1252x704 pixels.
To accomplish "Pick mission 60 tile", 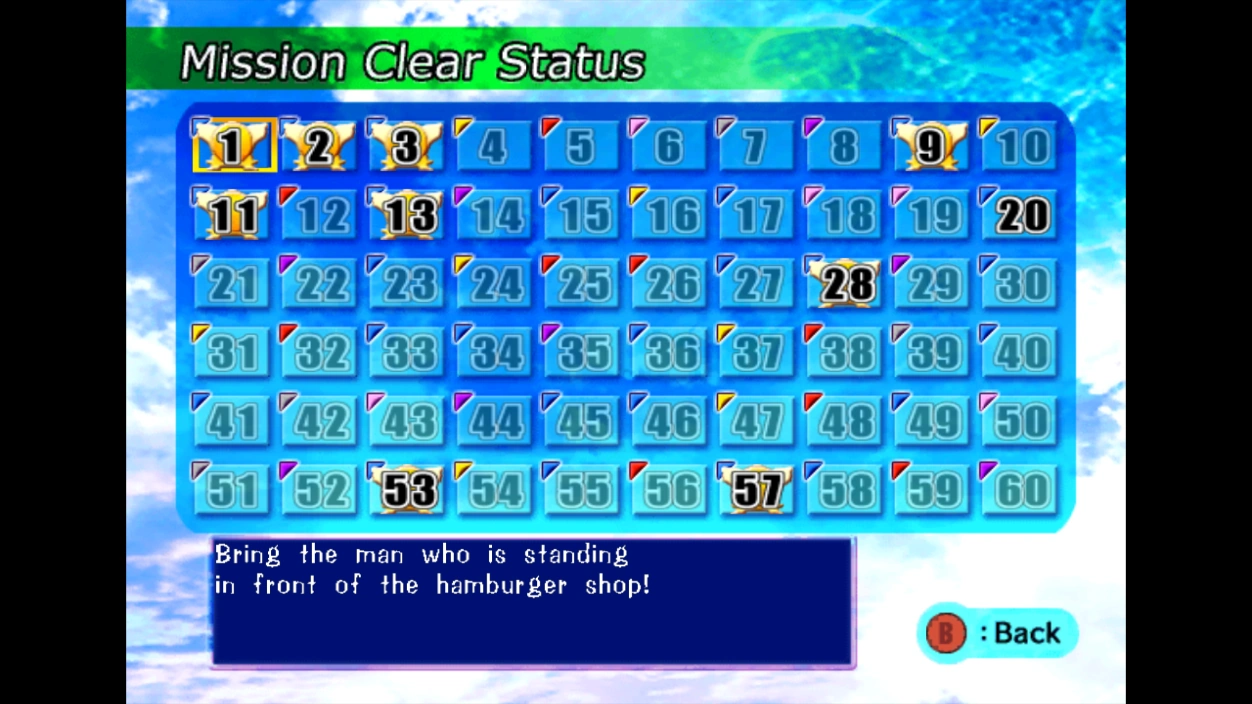I will [x=1020, y=489].
